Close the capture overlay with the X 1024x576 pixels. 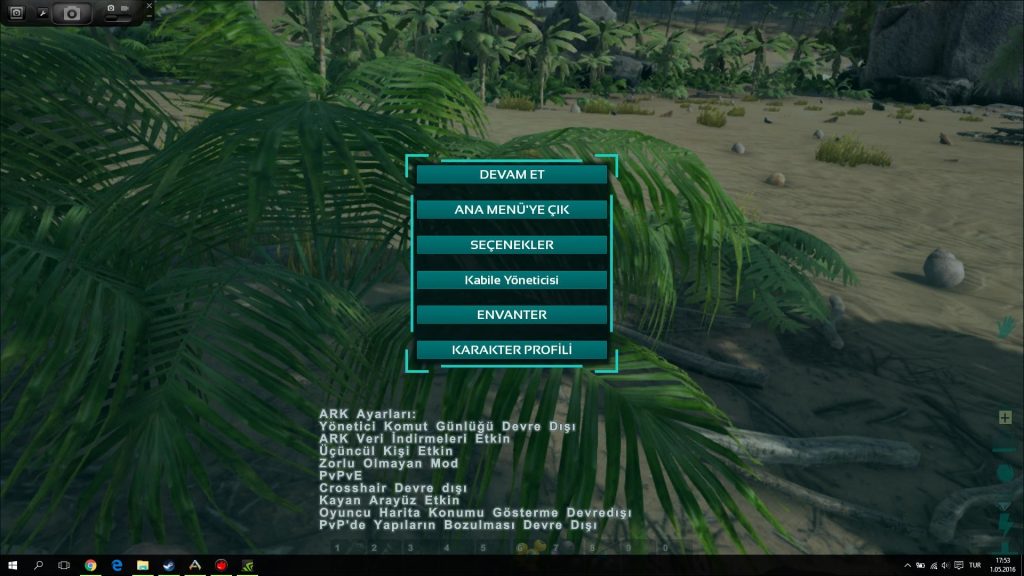tap(149, 4)
